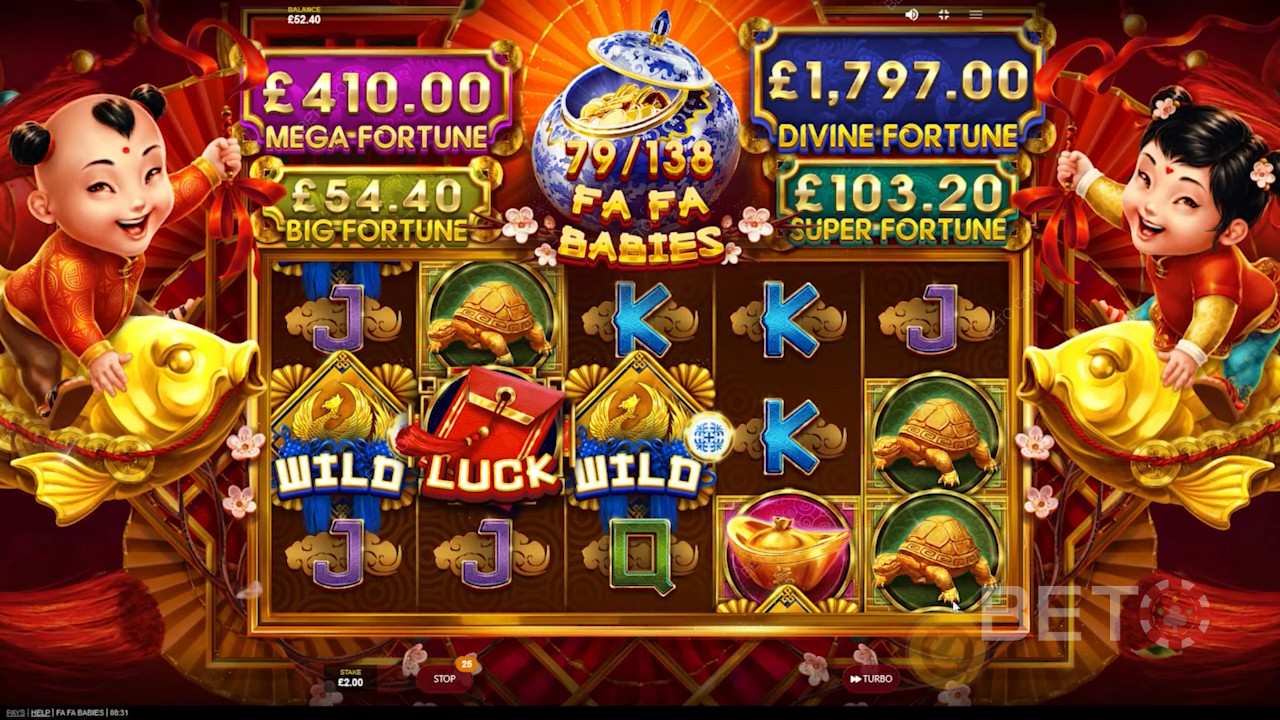
Task: Mute the game sound
Action: 911,15
